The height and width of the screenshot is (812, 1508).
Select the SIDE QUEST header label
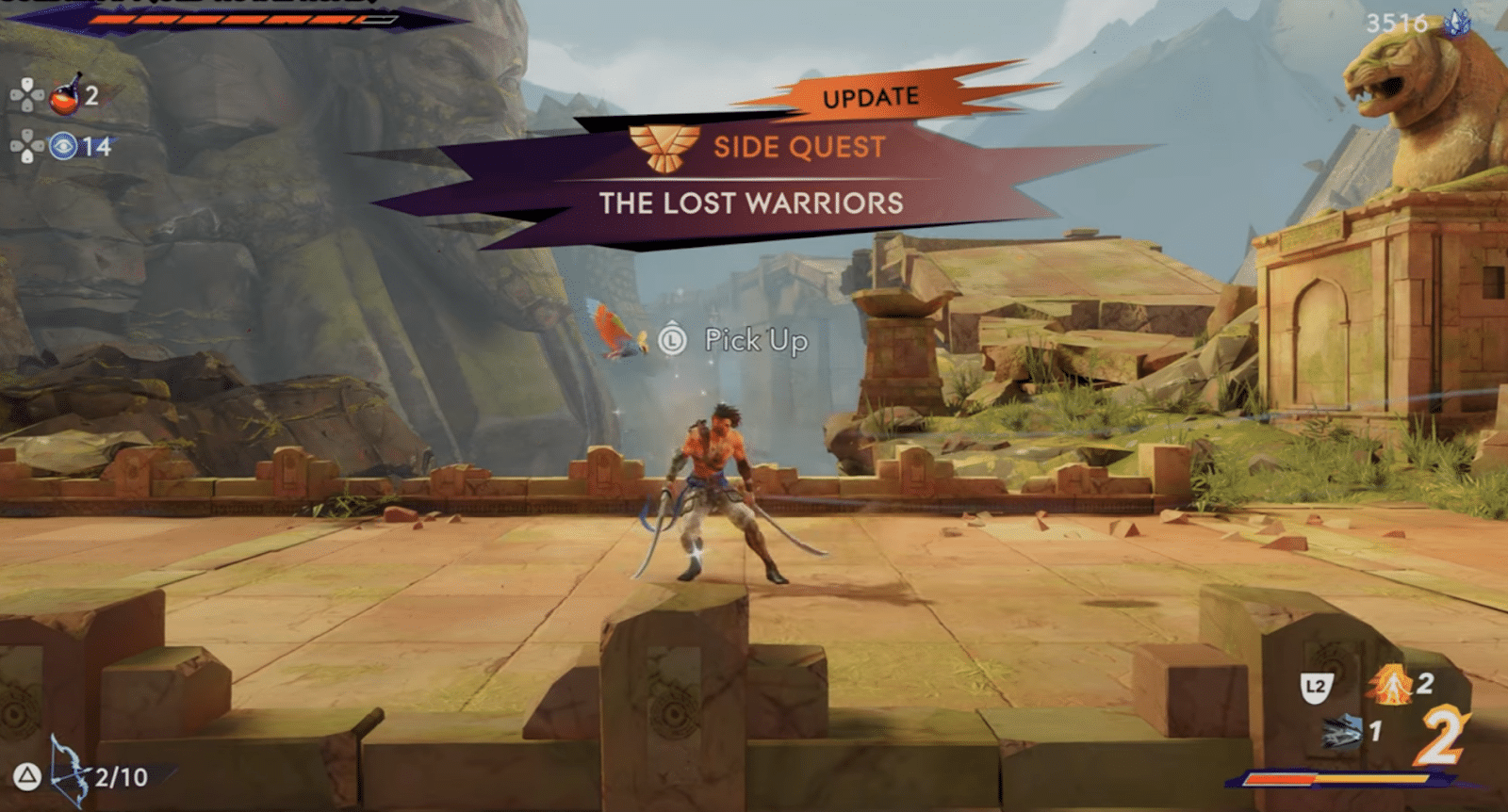pyautogui.click(x=799, y=147)
